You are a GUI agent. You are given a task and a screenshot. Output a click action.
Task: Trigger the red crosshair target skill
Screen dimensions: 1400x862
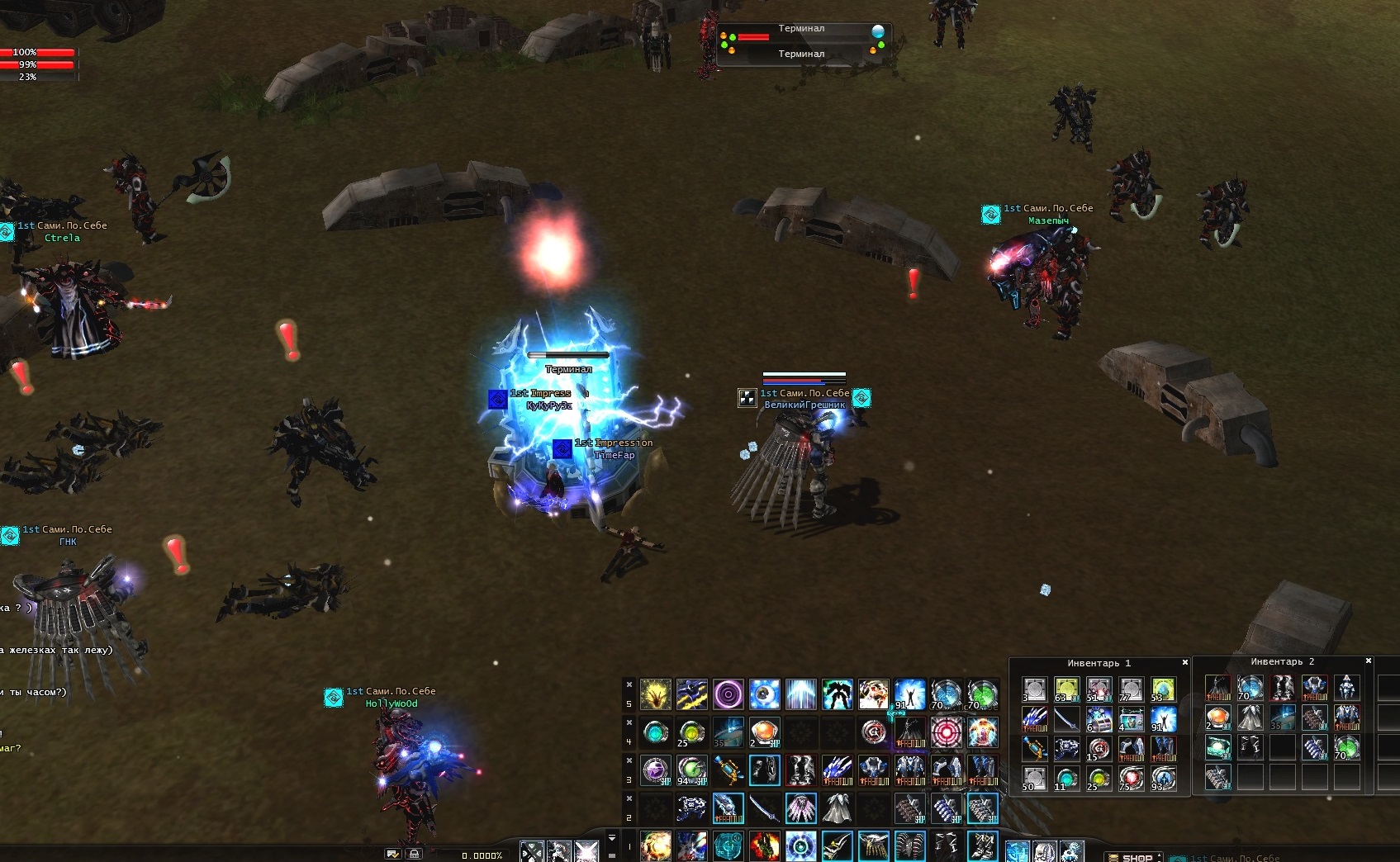tap(947, 732)
